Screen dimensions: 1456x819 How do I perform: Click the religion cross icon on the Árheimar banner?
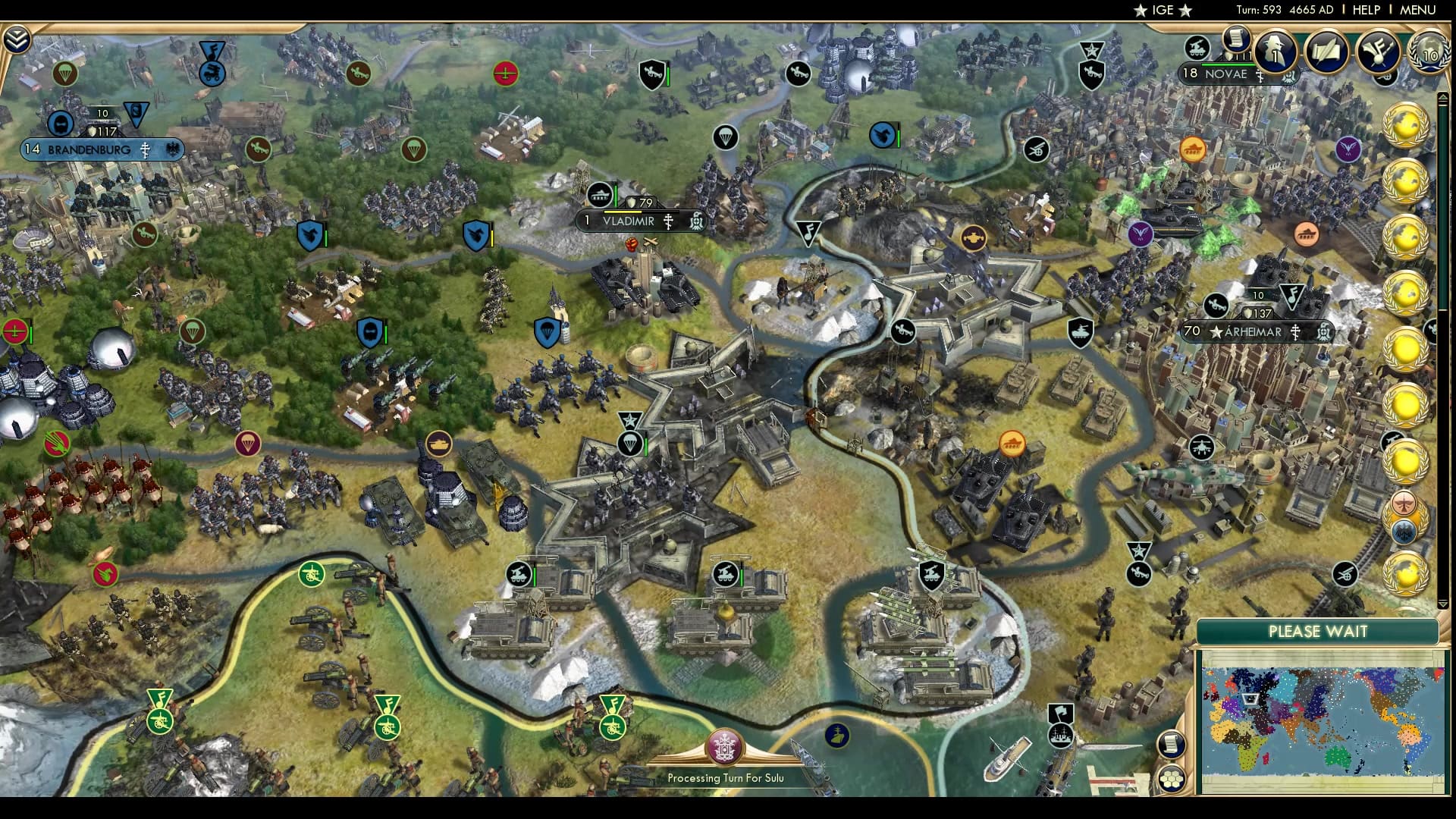(1295, 331)
